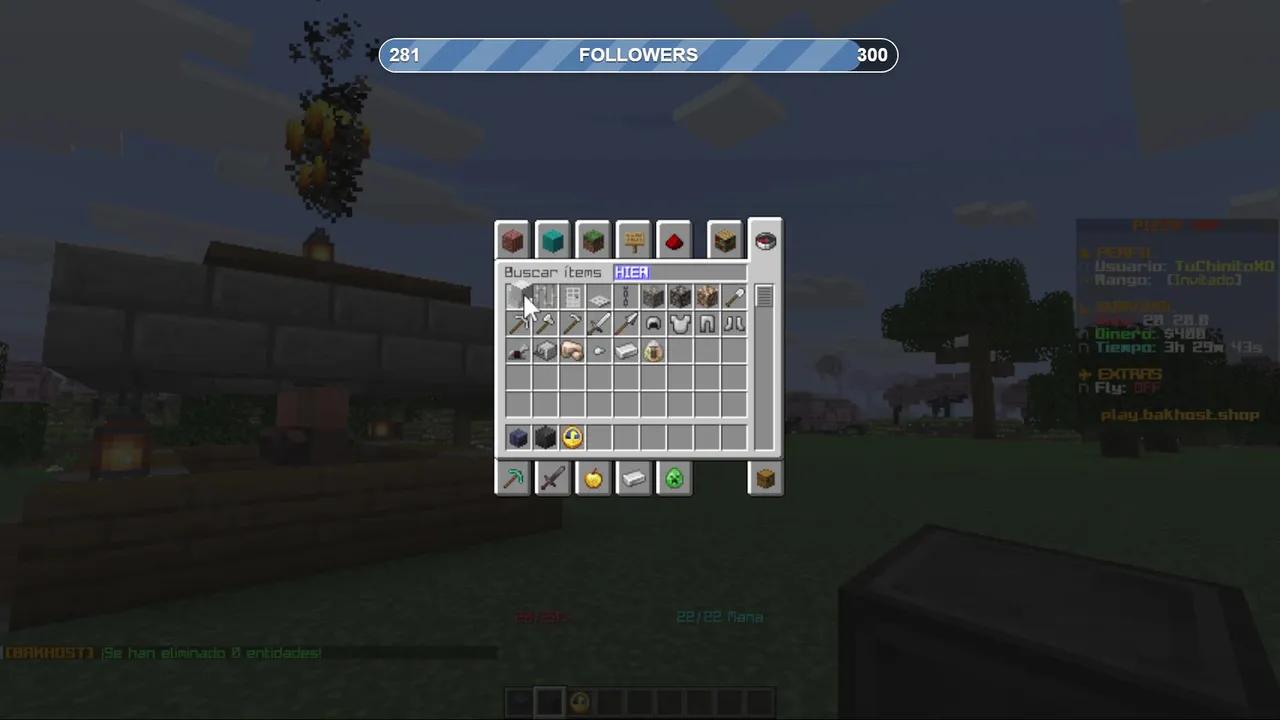
Task: Pick up the iron boots
Action: coord(734,323)
